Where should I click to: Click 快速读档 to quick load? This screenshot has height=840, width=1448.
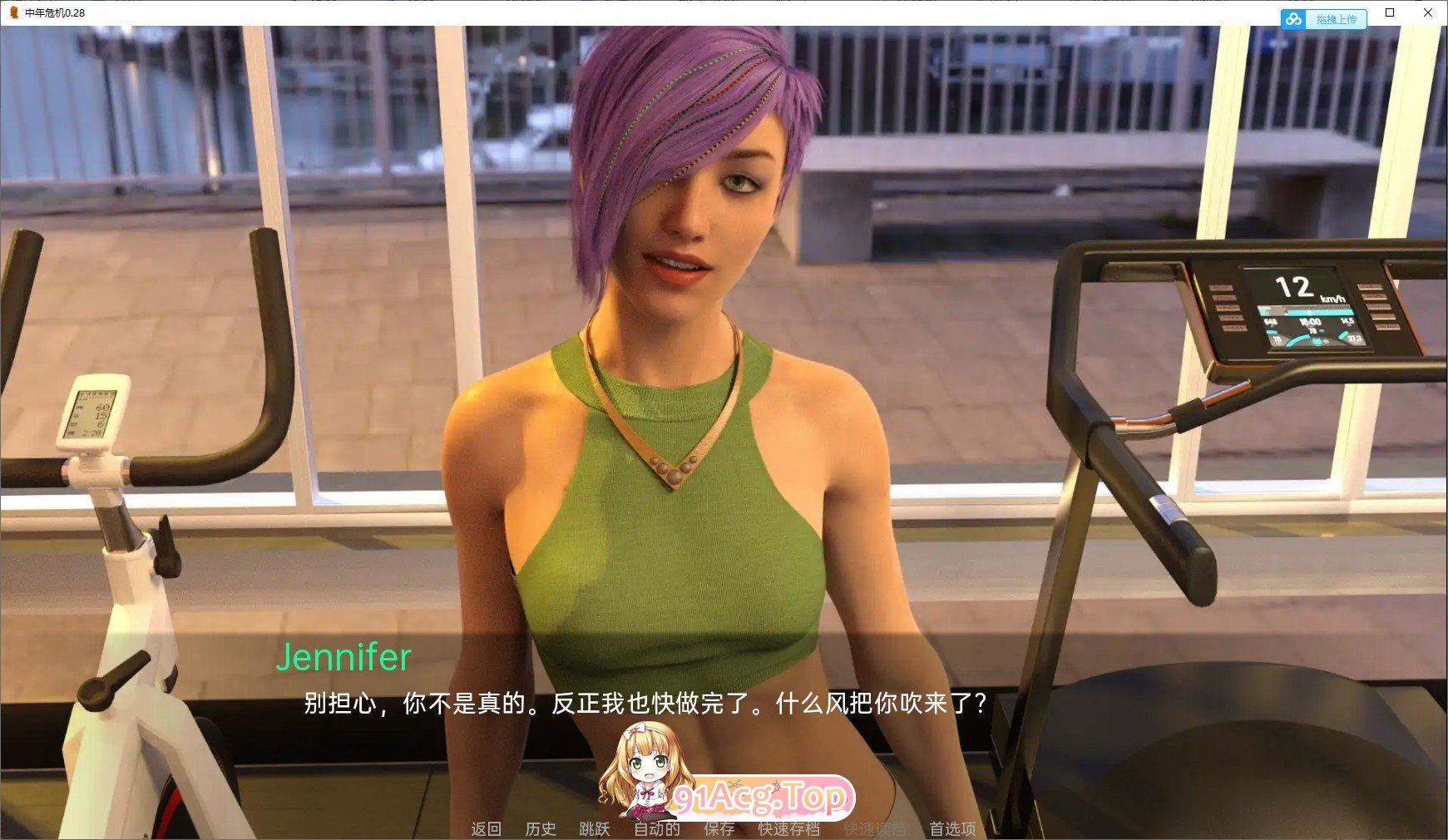point(873,828)
